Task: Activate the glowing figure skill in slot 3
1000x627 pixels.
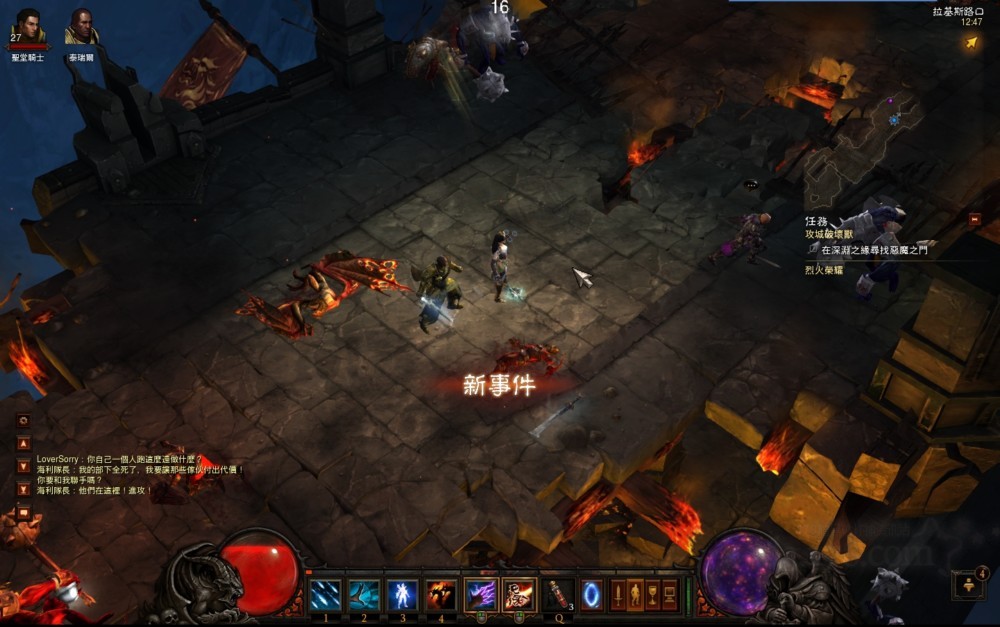Action: [x=402, y=594]
